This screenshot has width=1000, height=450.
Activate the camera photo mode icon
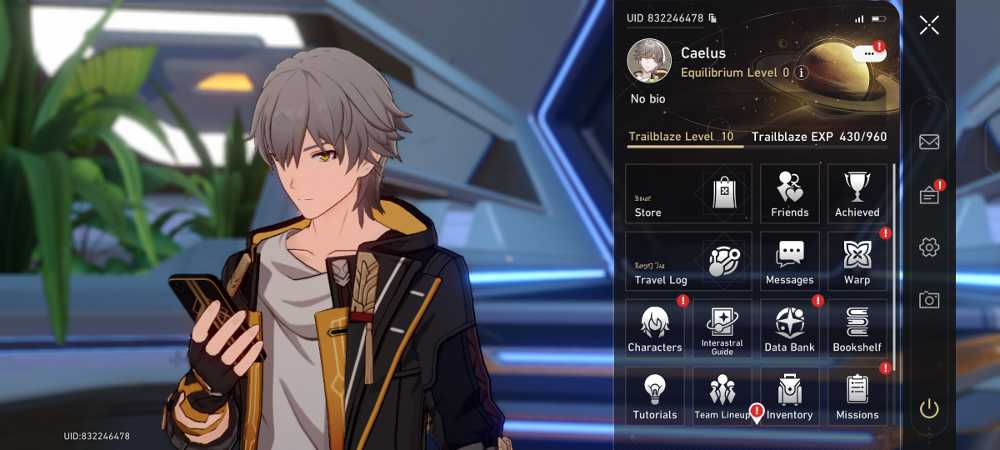pos(929,300)
